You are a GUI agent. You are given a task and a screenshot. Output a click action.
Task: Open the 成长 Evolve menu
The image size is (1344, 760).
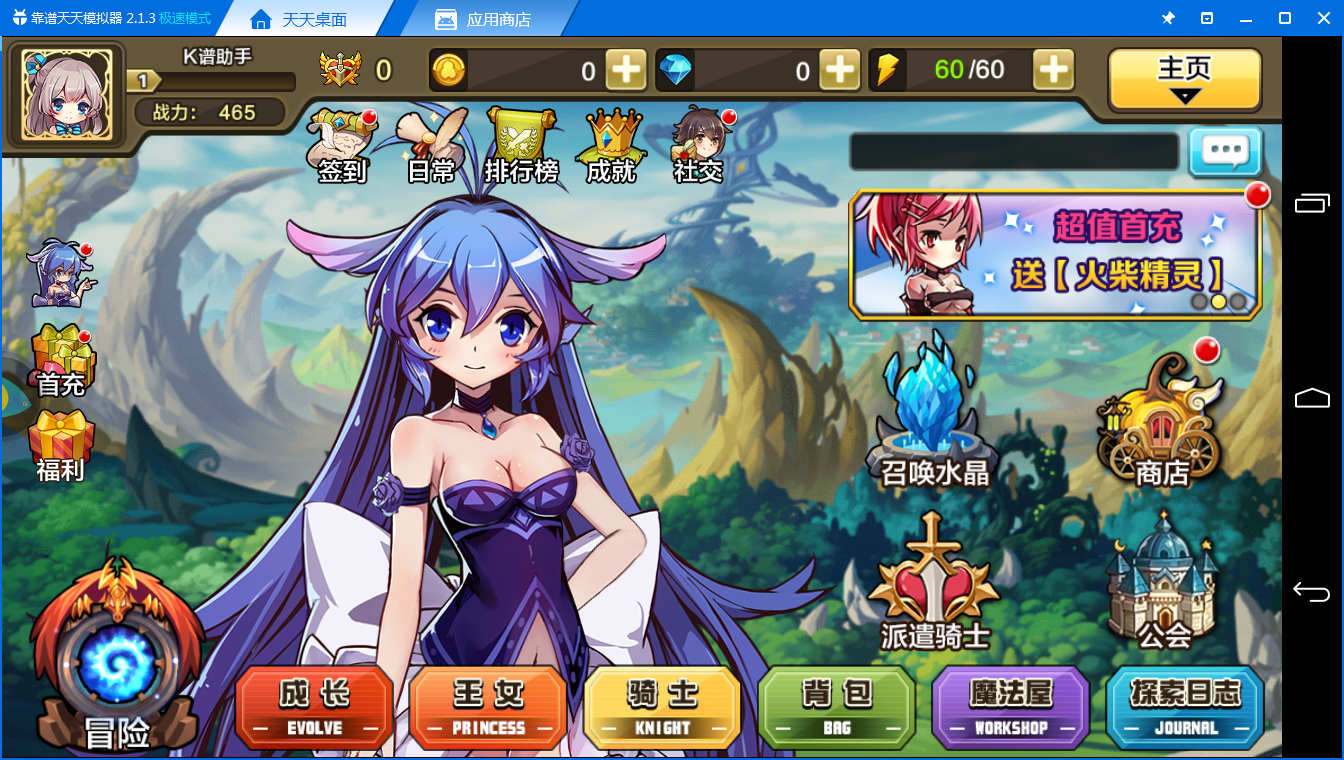314,706
